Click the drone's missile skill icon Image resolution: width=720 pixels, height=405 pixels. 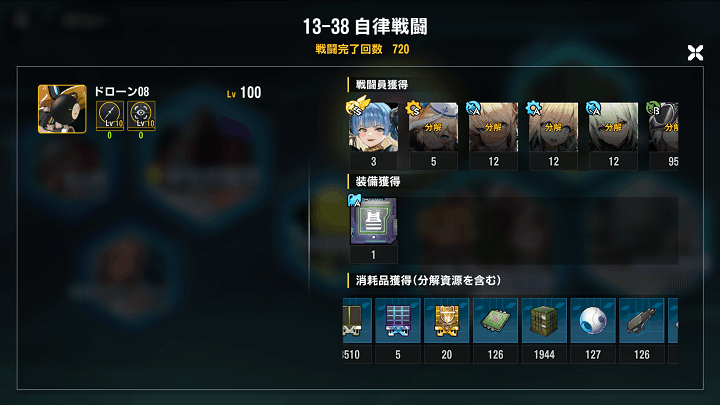(110, 115)
